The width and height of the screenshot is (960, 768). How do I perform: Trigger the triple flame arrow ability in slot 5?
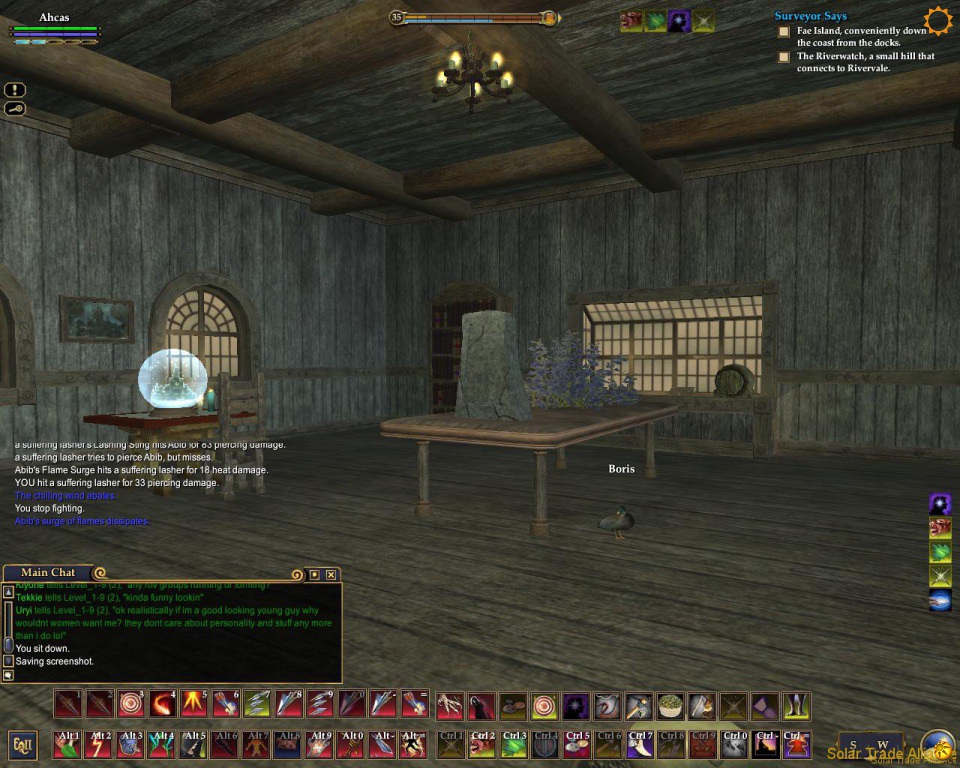click(x=193, y=705)
